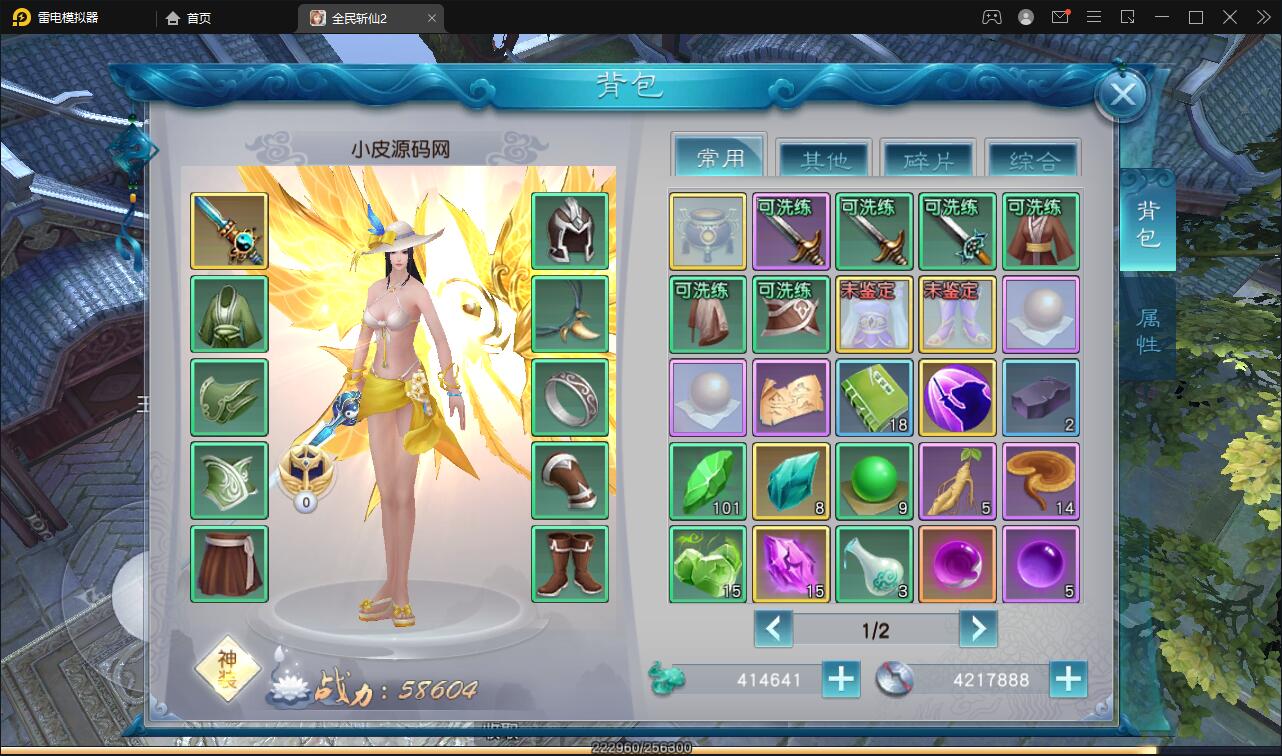
Task: Close the backpack window
Action: tap(1122, 95)
